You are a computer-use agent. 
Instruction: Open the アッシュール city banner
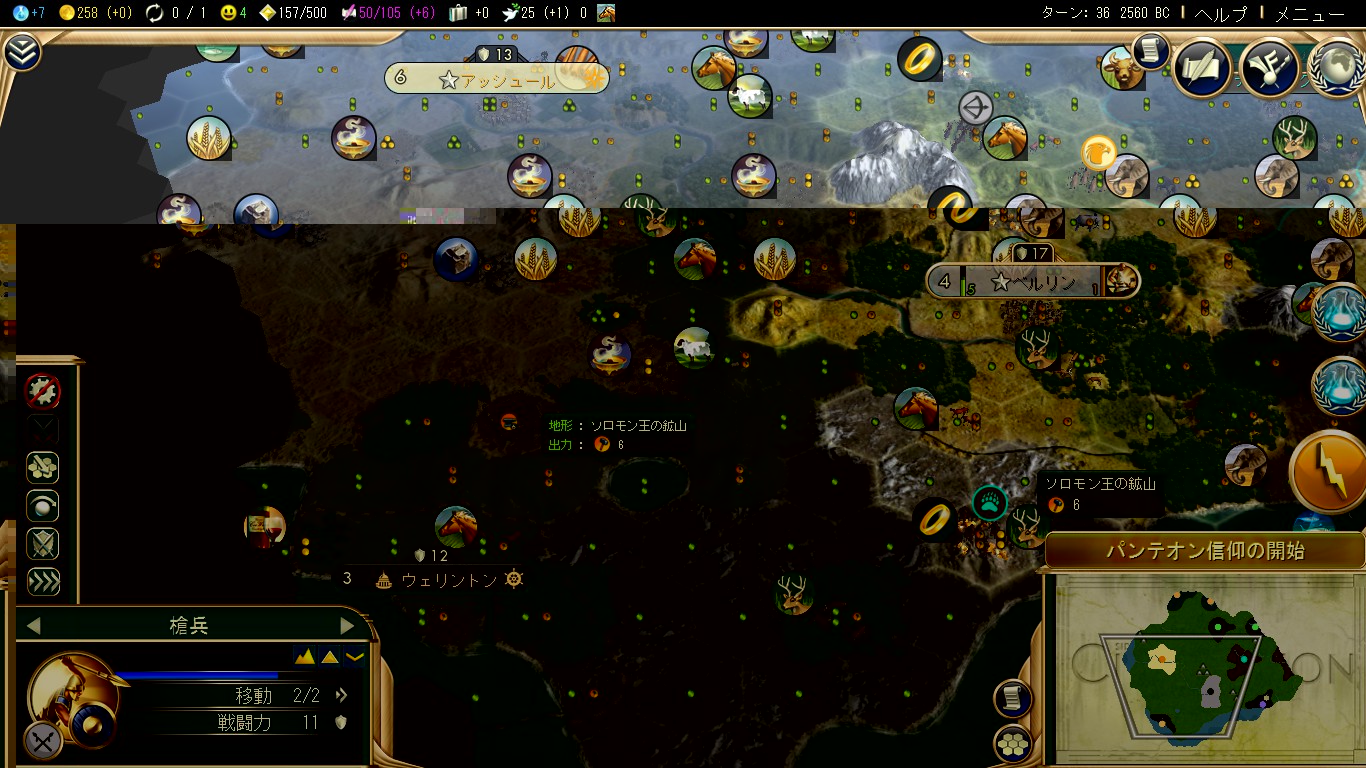(496, 80)
